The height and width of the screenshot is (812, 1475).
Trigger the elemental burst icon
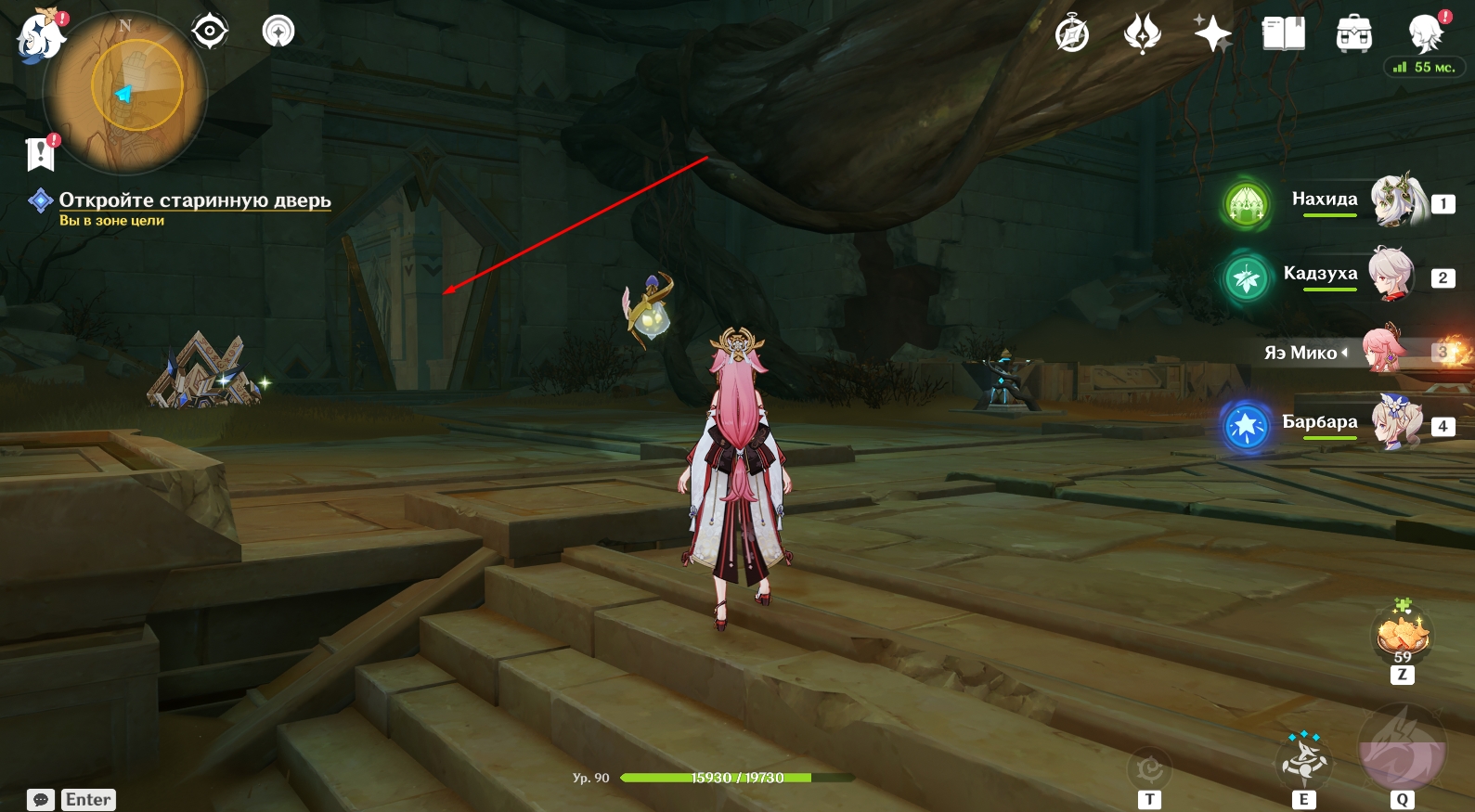pyautogui.click(x=1402, y=752)
